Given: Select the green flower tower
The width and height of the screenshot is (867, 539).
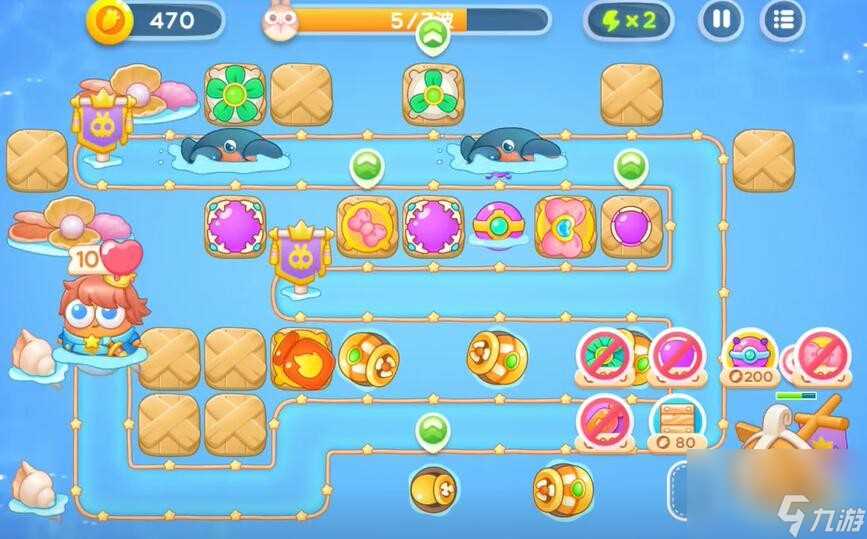Looking at the screenshot, I should click(x=234, y=95).
